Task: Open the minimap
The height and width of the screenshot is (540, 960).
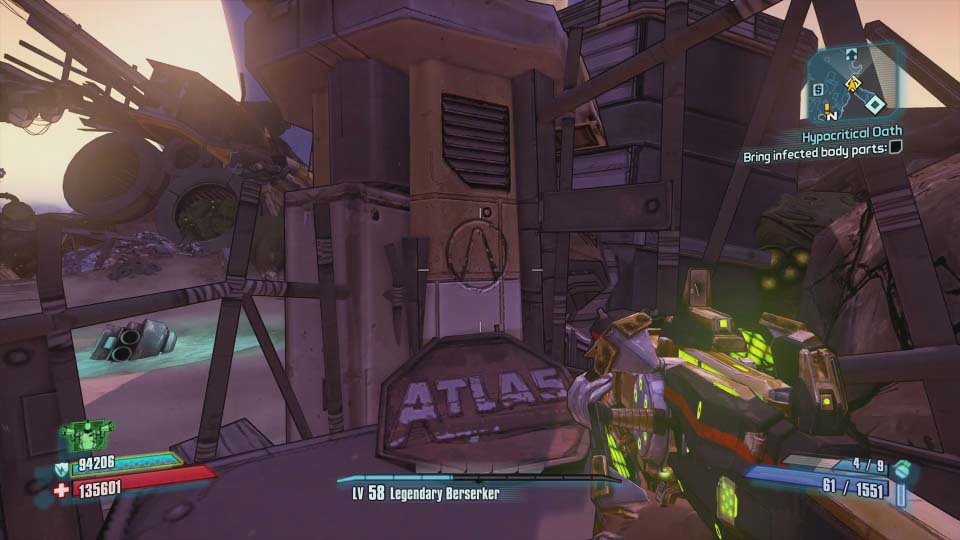Action: tap(854, 80)
